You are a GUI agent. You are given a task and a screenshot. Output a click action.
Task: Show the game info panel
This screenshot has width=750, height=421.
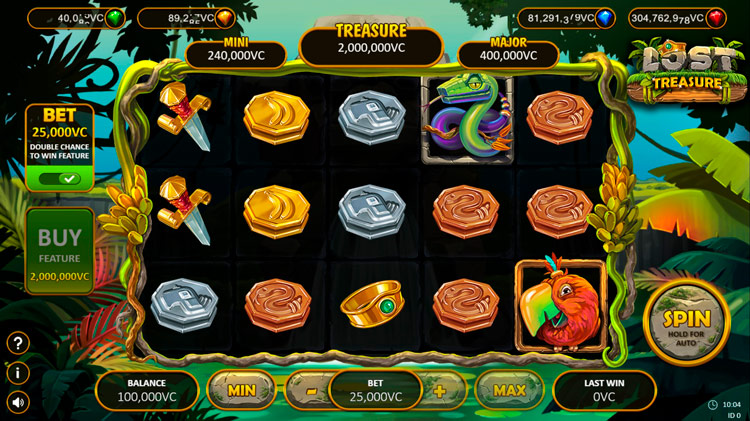tap(18, 373)
